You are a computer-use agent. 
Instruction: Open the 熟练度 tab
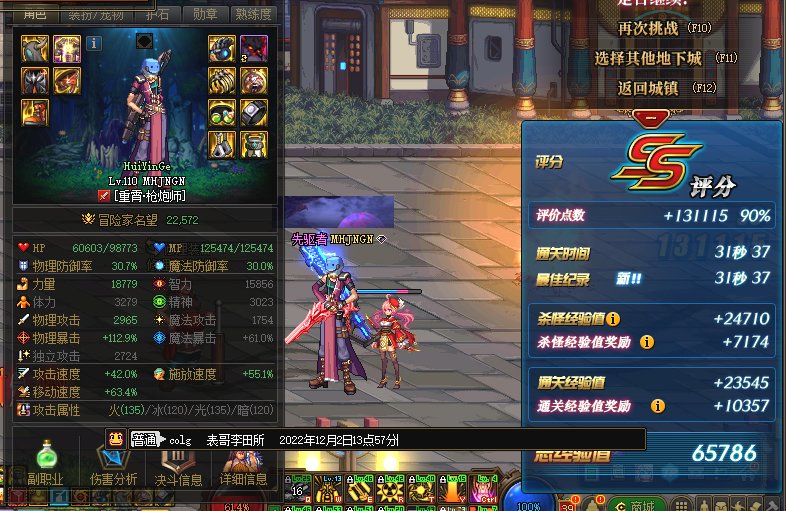pos(253,13)
